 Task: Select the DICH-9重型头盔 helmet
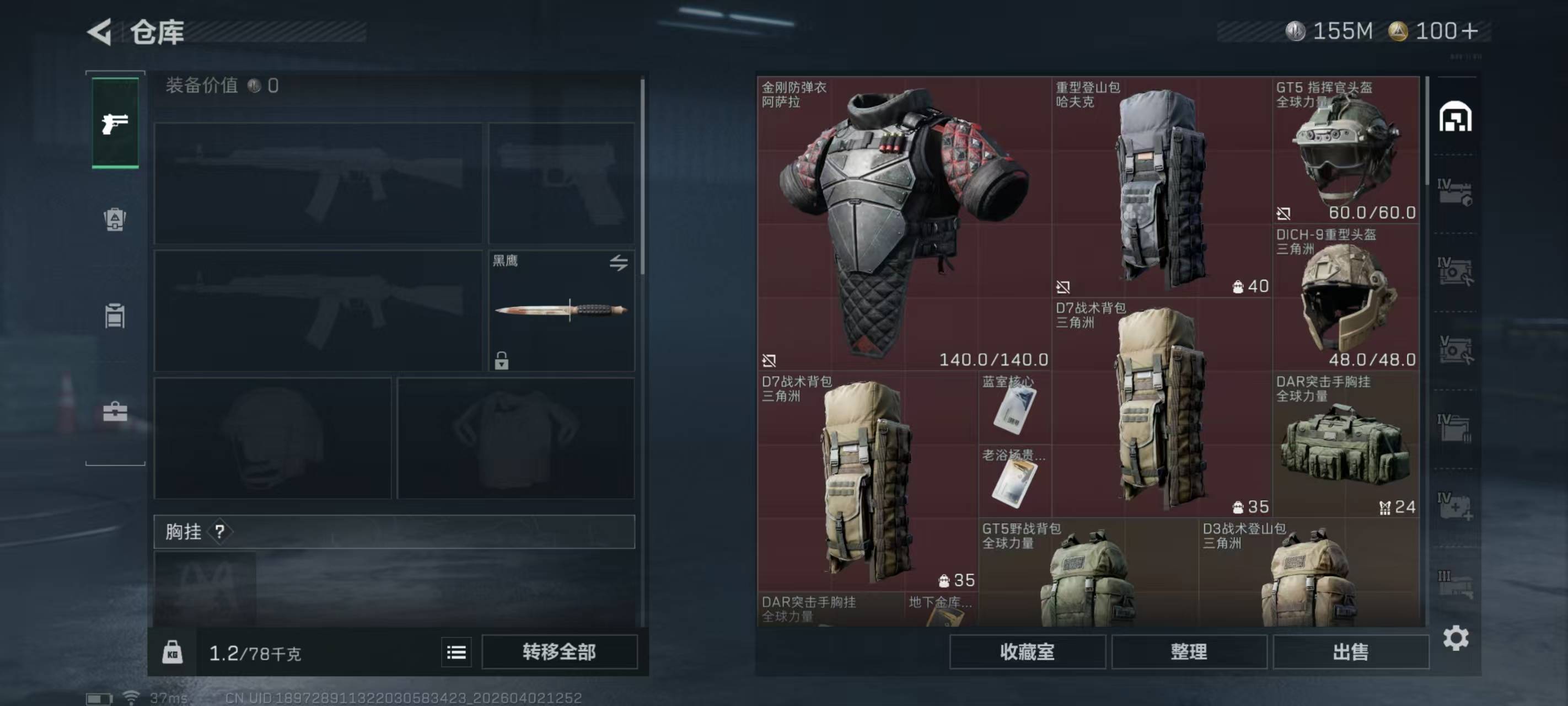[1345, 297]
